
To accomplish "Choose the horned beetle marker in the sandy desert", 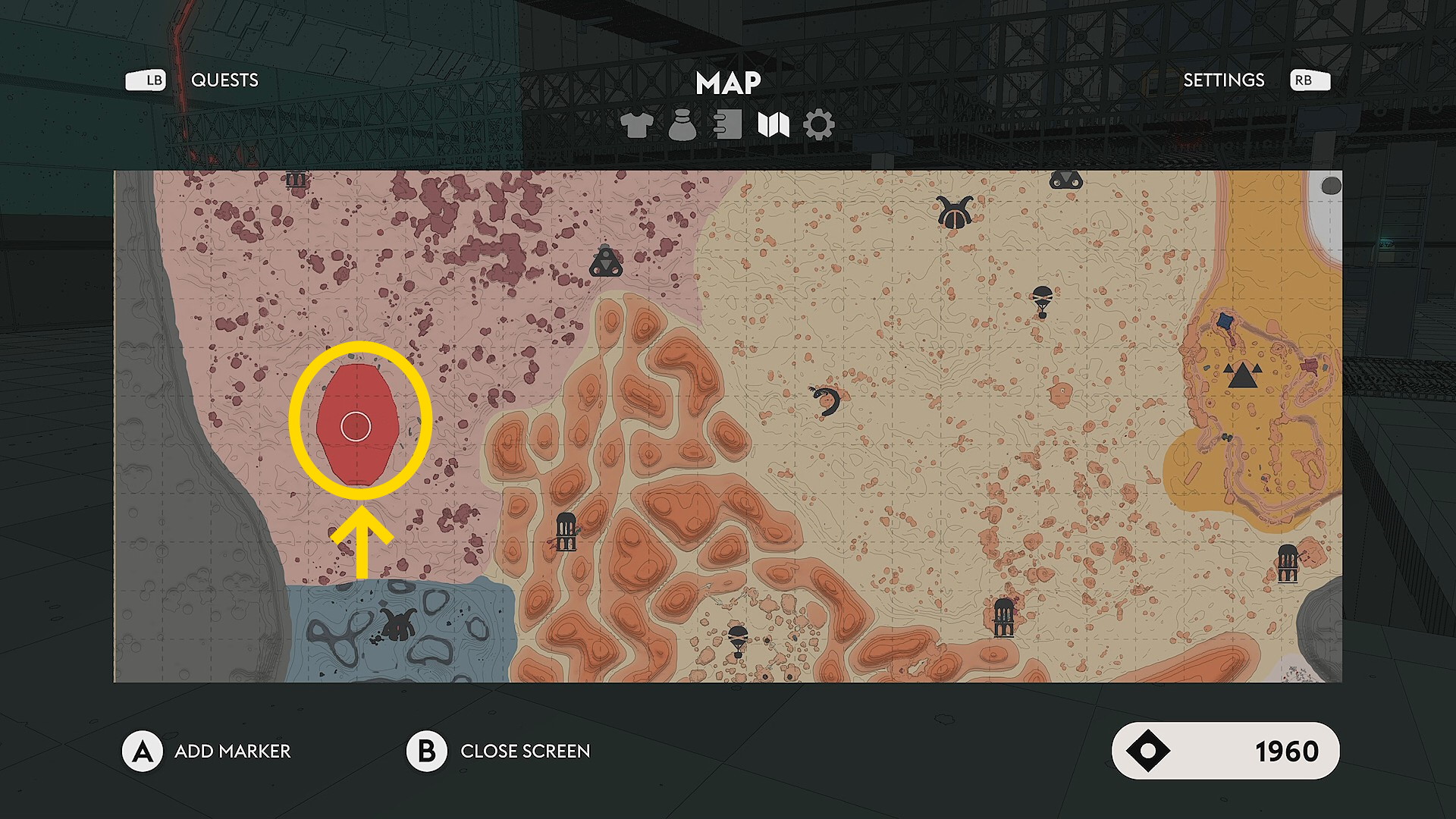I will point(954,212).
